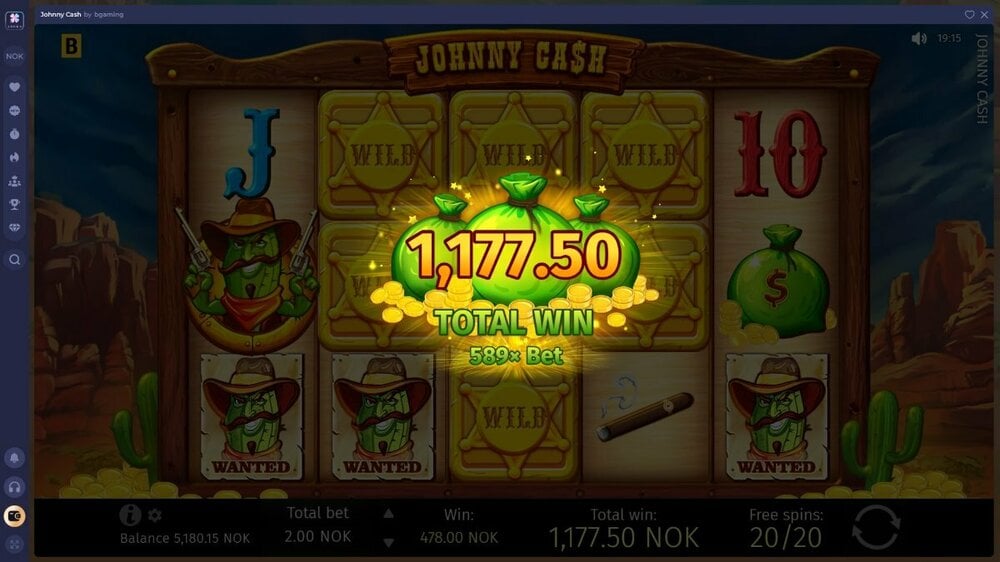The height and width of the screenshot is (562, 1000).
Task: Open the search magnifier in the sidebar
Action: point(15,259)
